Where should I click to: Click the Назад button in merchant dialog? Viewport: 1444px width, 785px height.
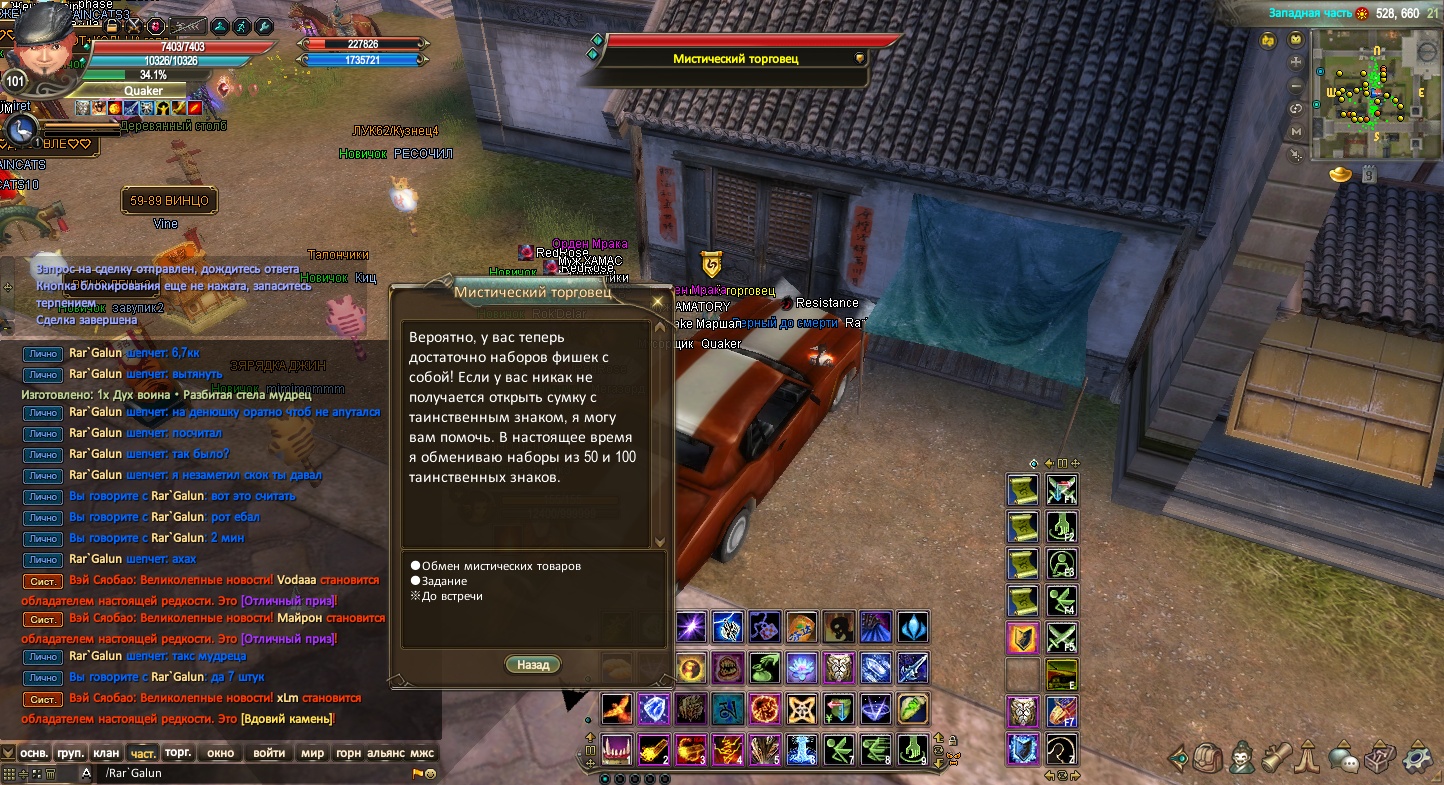tap(533, 664)
